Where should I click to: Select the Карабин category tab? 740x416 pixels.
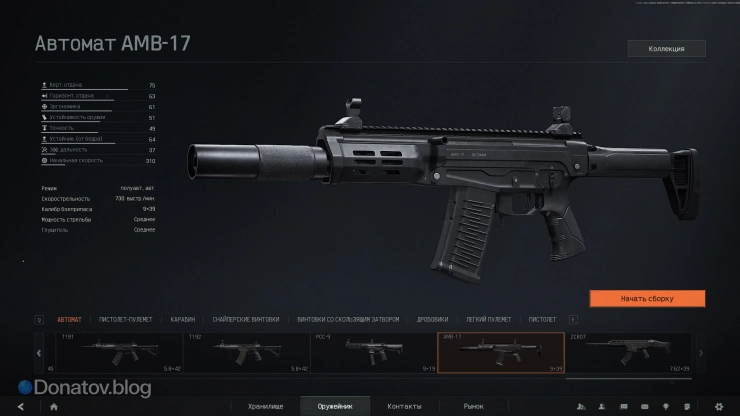tap(182, 320)
